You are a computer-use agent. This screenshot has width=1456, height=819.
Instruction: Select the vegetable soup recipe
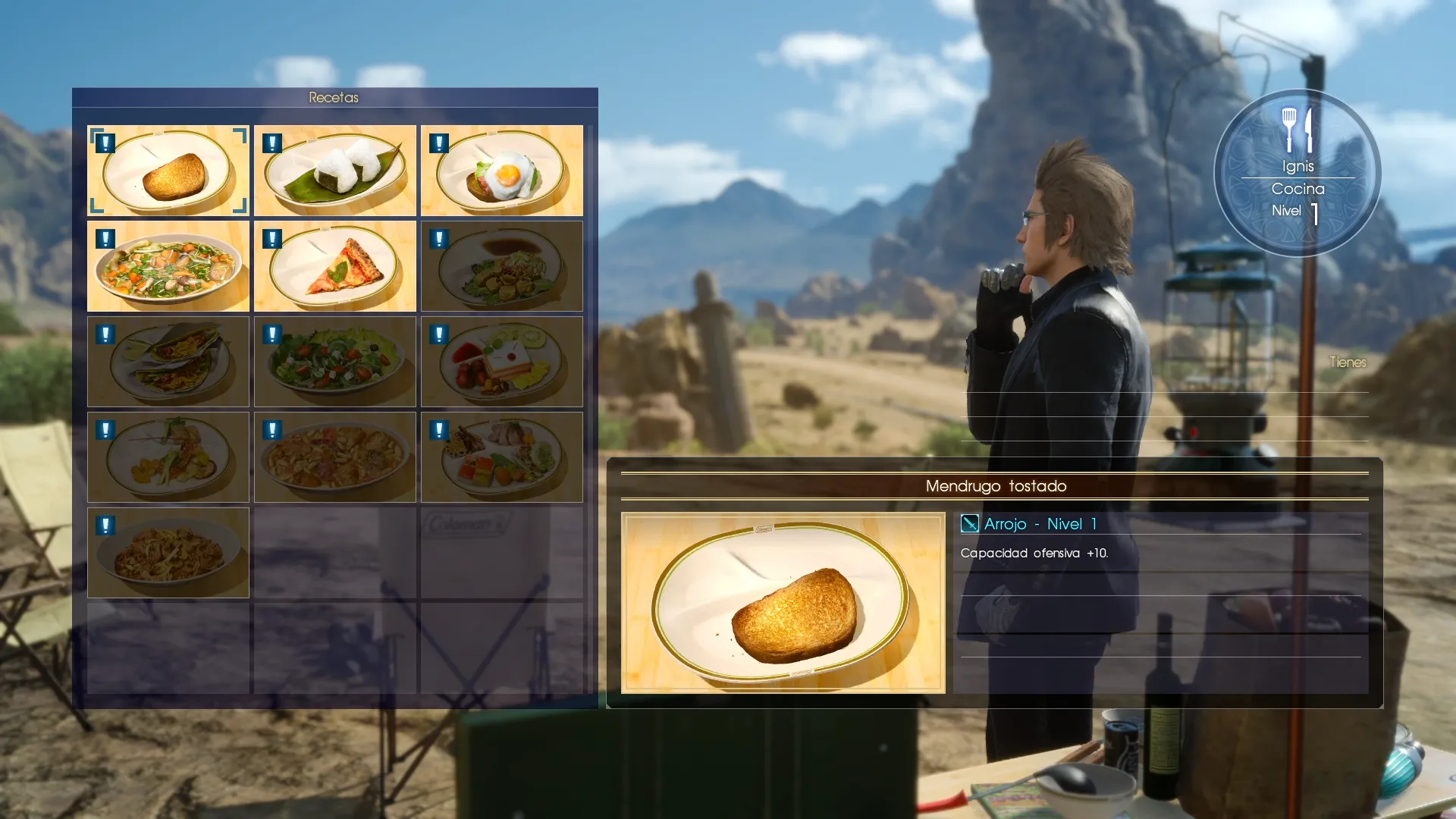[x=168, y=266]
